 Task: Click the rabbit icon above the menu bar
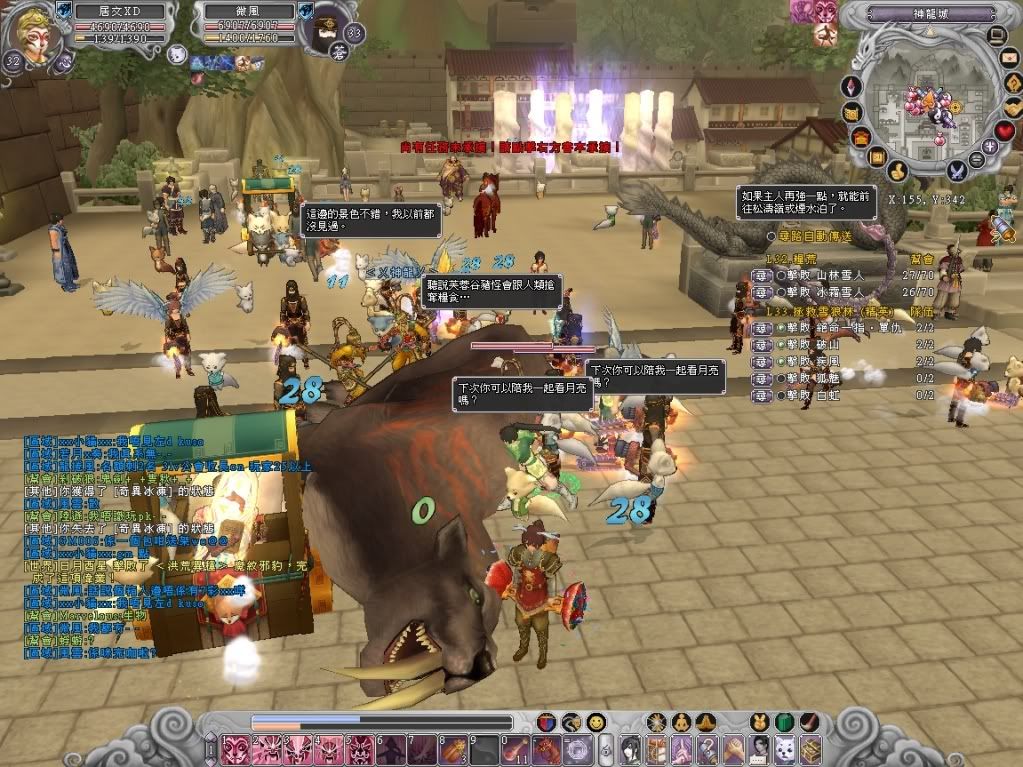pos(759,721)
